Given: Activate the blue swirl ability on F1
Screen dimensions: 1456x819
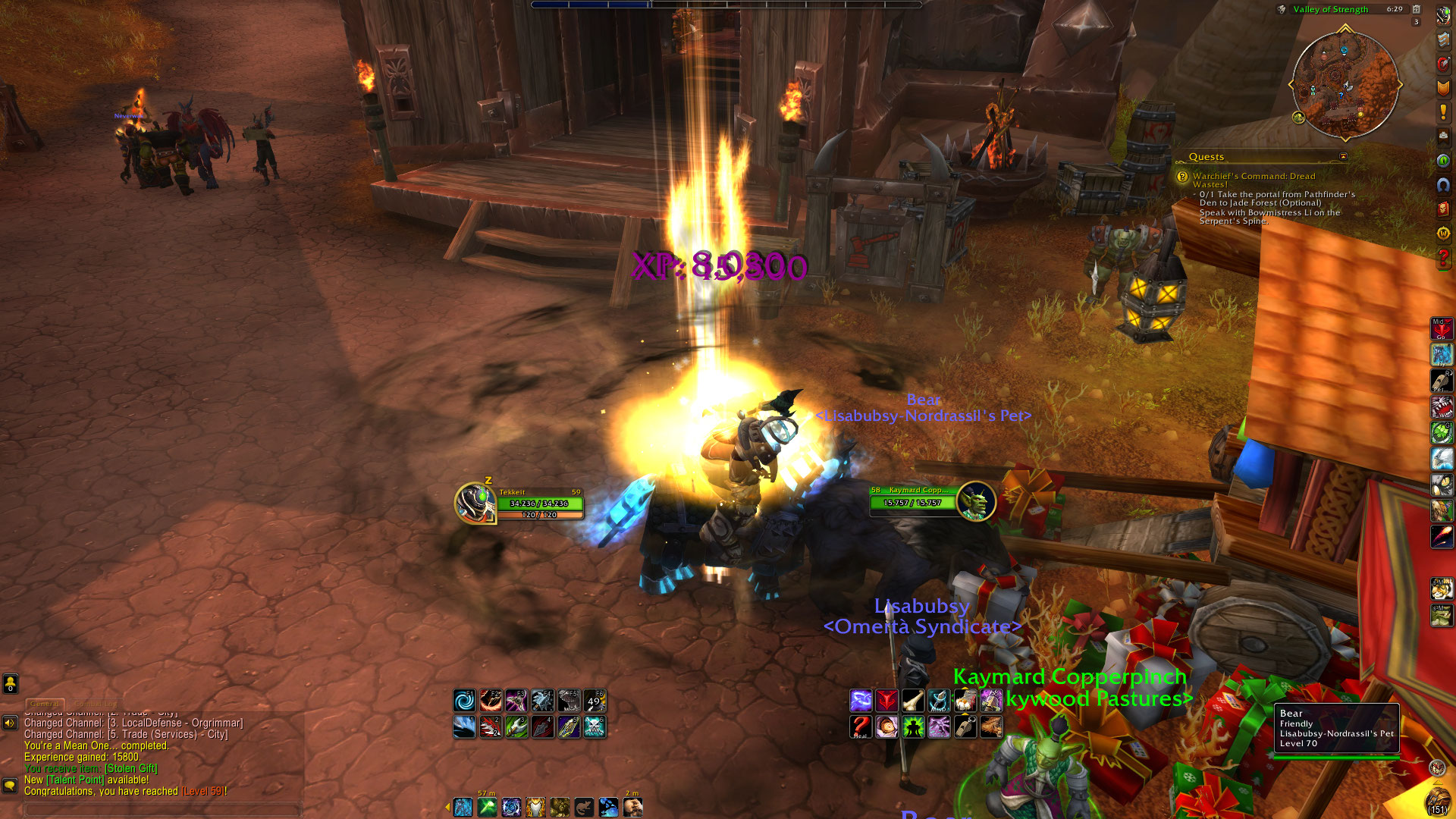Looking at the screenshot, I should click(x=464, y=700).
